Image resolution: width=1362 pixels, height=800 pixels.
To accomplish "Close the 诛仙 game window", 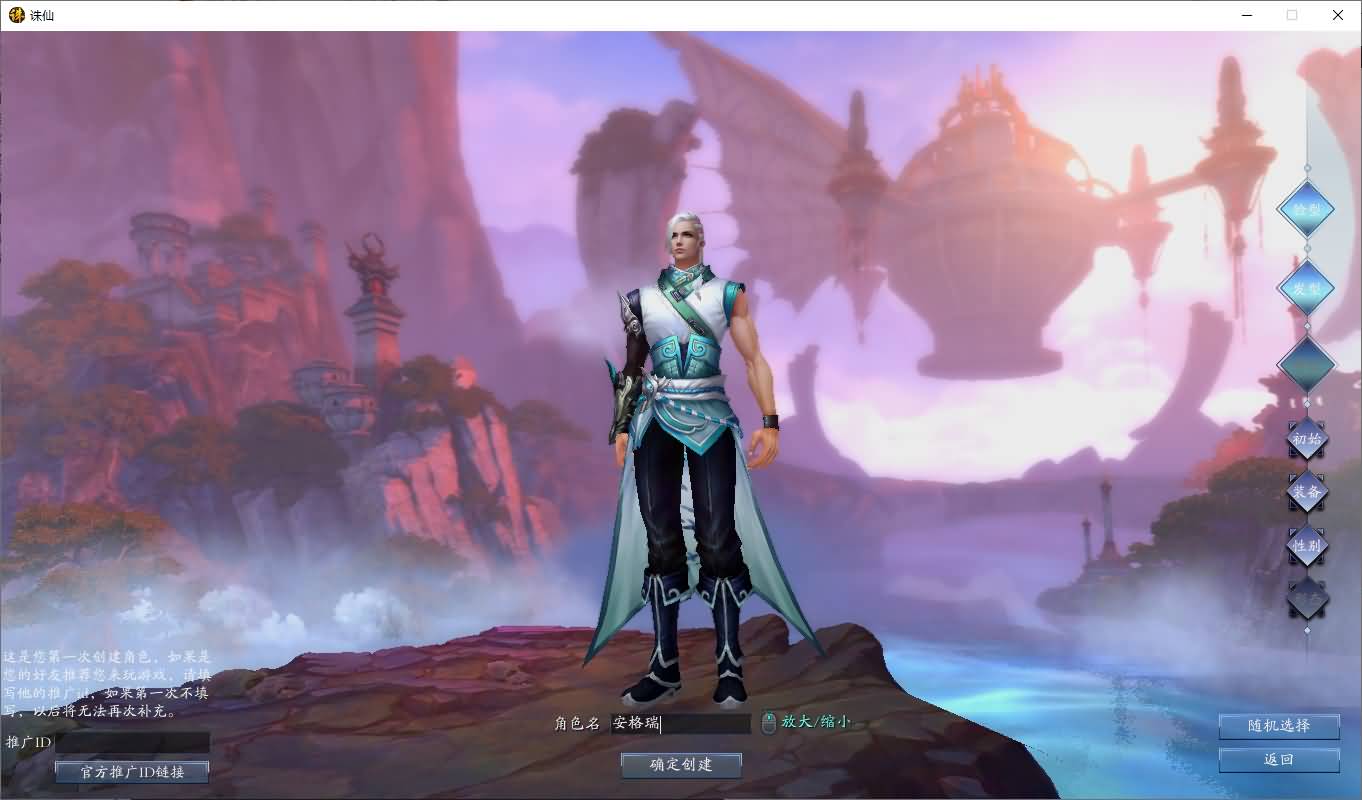I will (x=1338, y=15).
